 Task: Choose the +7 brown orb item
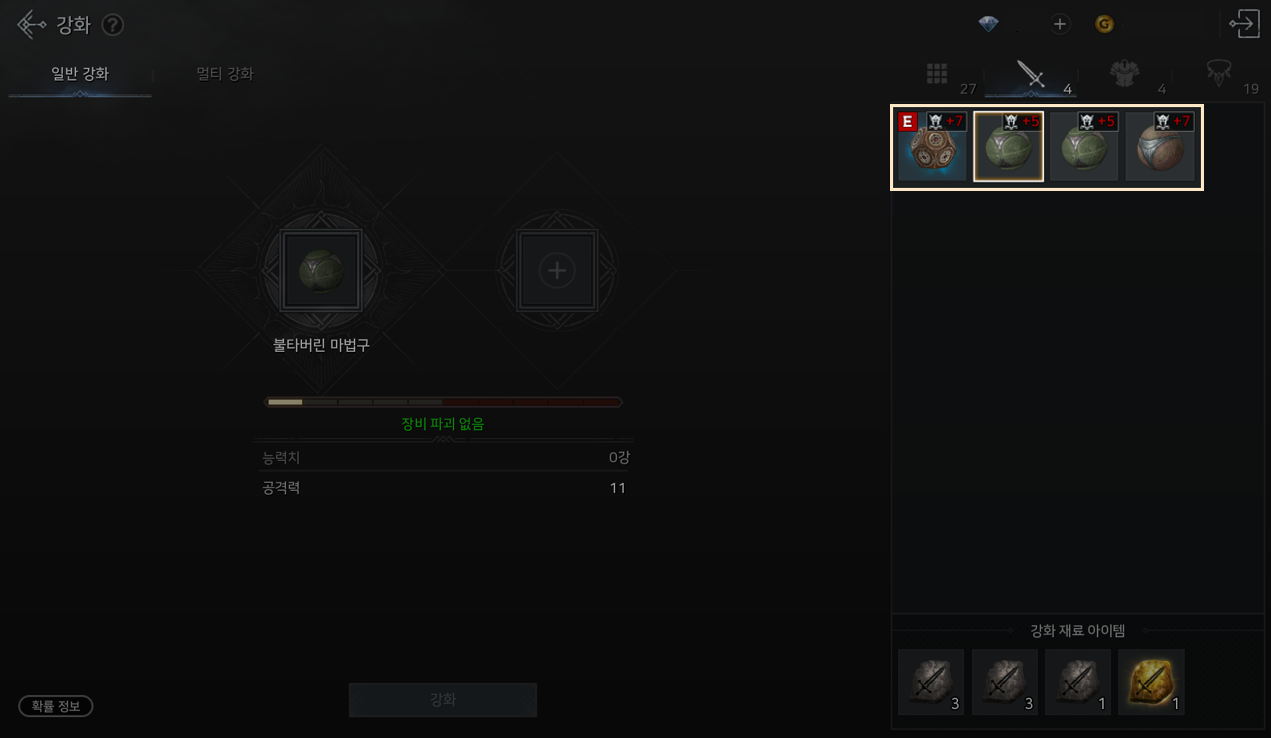point(1160,147)
